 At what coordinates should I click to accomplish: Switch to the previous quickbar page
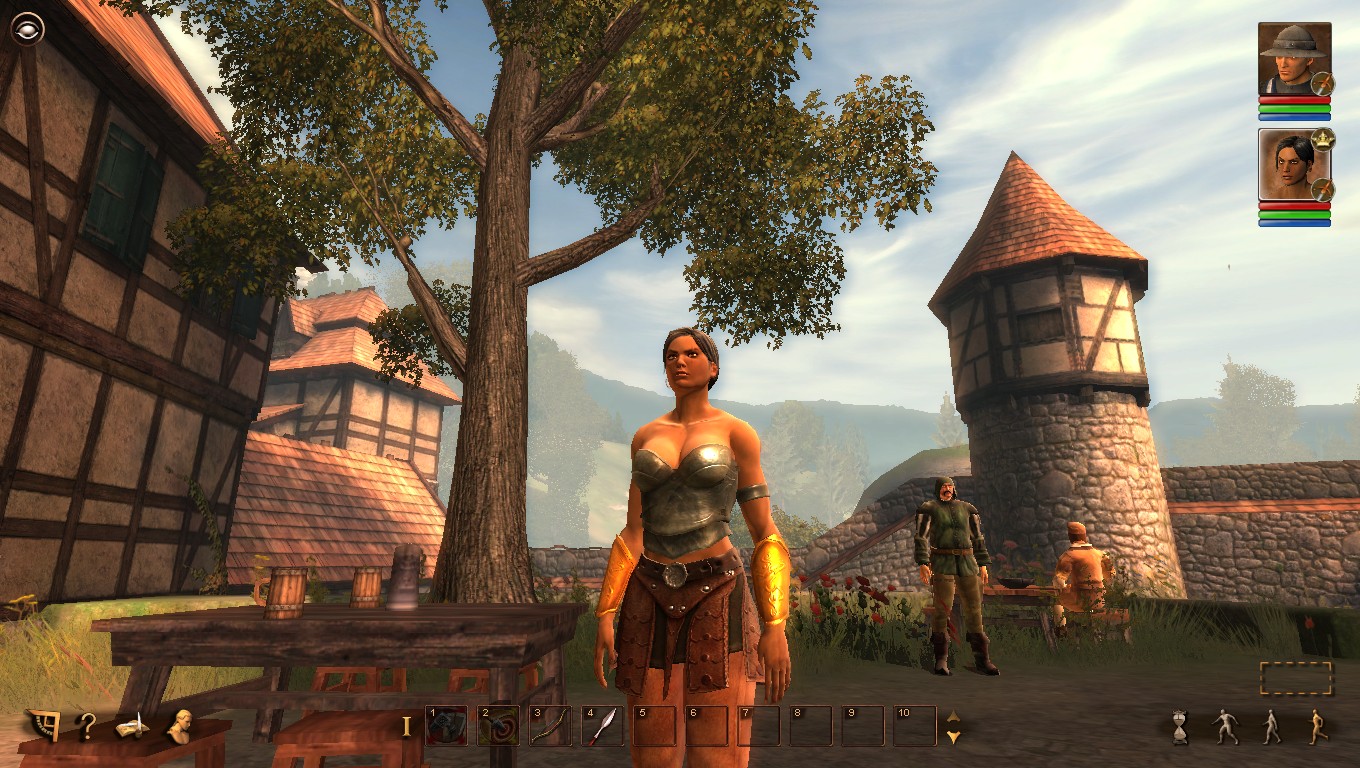(953, 716)
